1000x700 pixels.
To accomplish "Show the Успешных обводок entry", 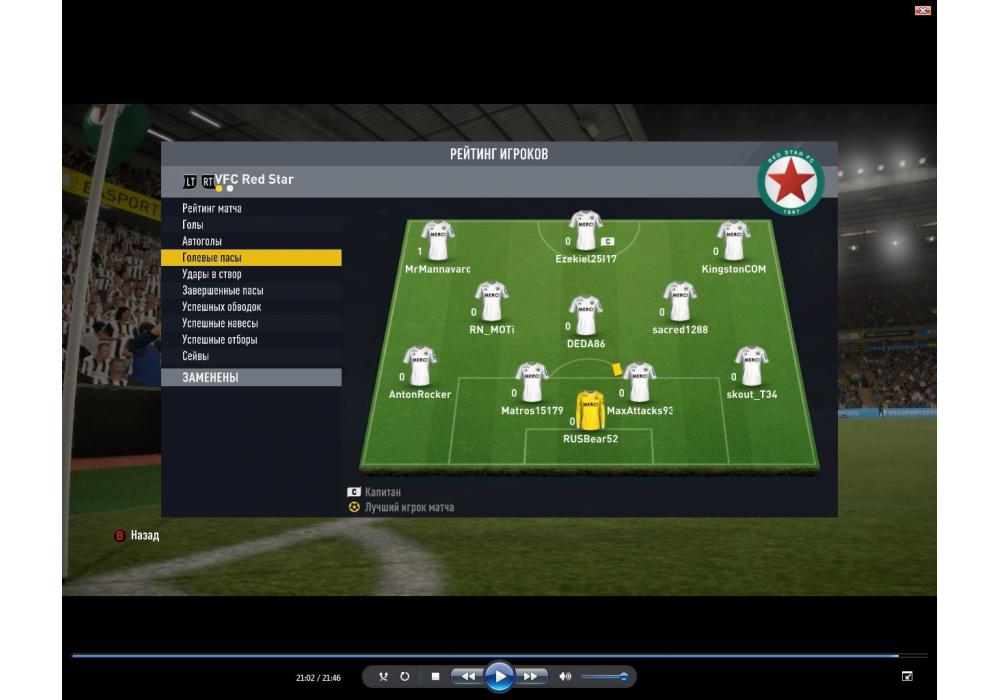I will click(x=222, y=307).
